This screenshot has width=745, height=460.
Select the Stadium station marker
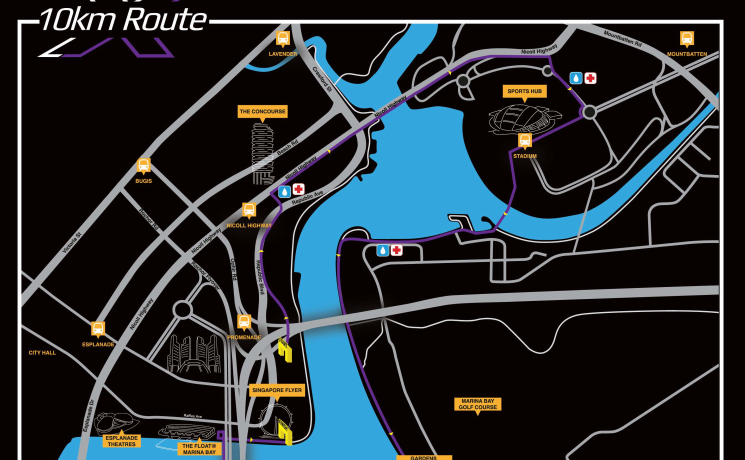tap(525, 141)
